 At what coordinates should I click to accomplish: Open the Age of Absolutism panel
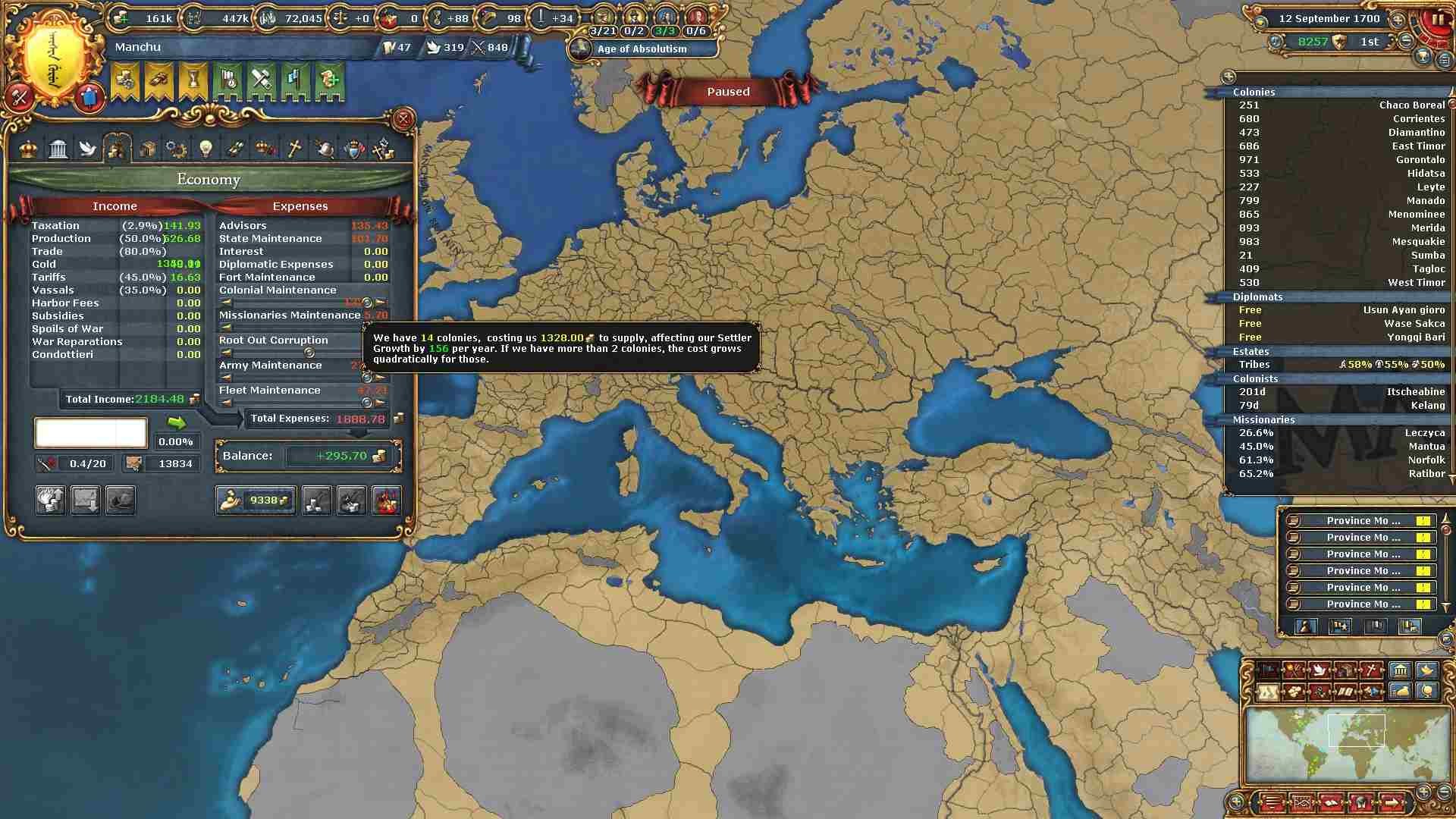pos(642,49)
